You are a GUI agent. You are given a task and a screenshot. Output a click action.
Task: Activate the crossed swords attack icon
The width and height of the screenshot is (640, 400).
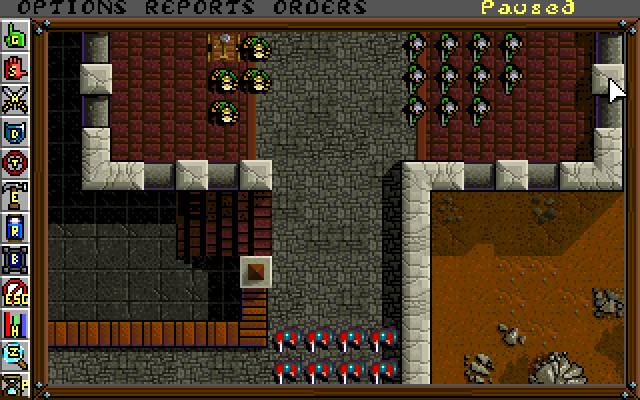(16, 100)
